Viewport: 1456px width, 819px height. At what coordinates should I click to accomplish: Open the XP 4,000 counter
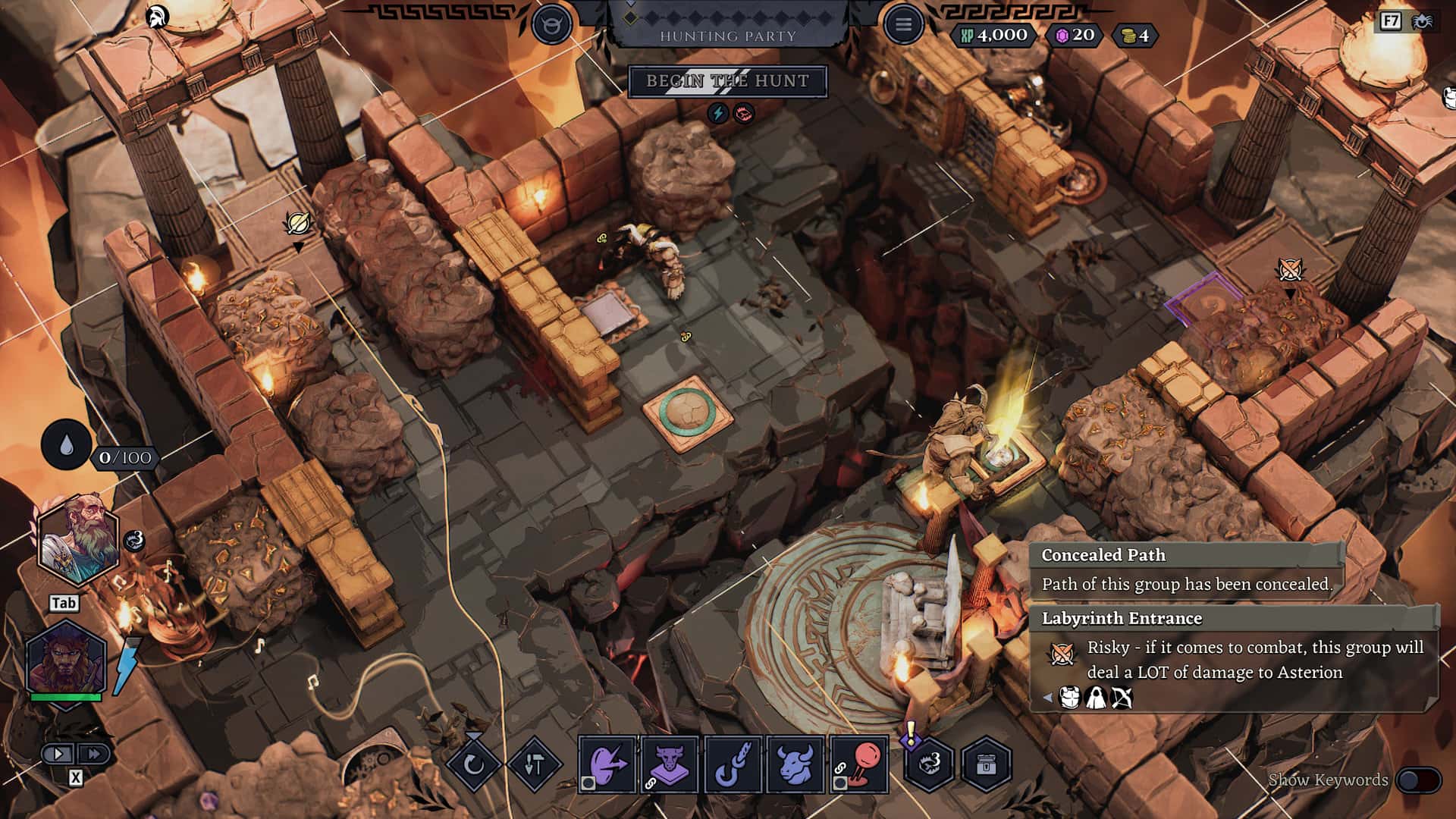[996, 33]
